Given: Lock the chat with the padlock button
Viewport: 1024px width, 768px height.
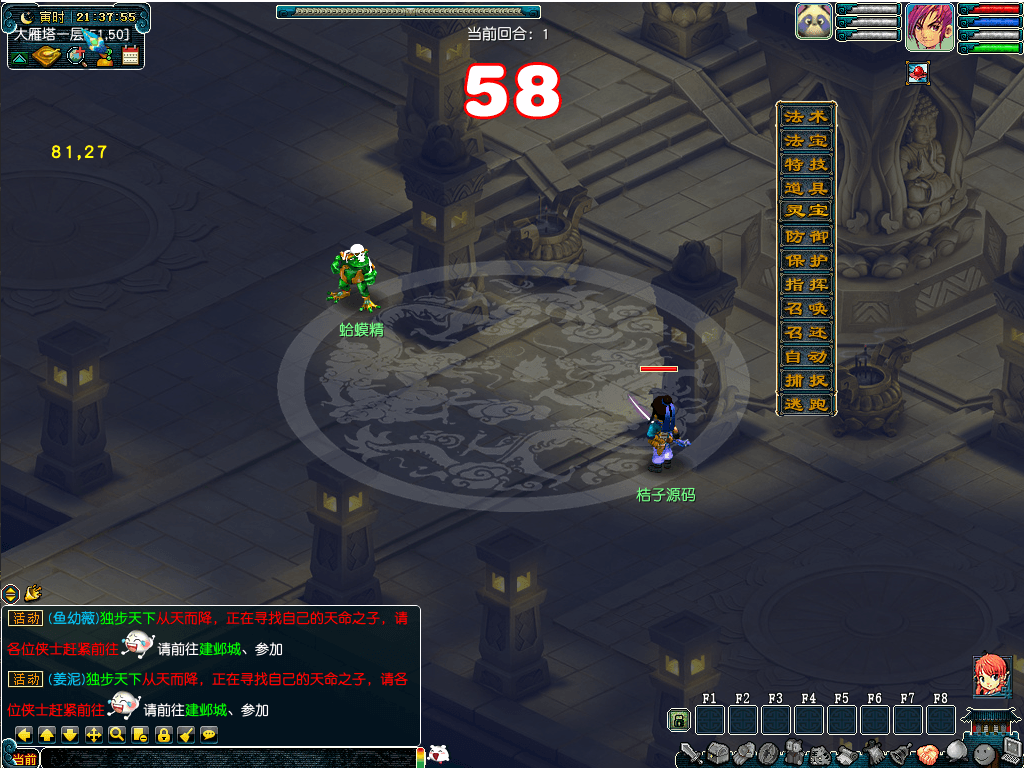Looking at the screenshot, I should [163, 735].
